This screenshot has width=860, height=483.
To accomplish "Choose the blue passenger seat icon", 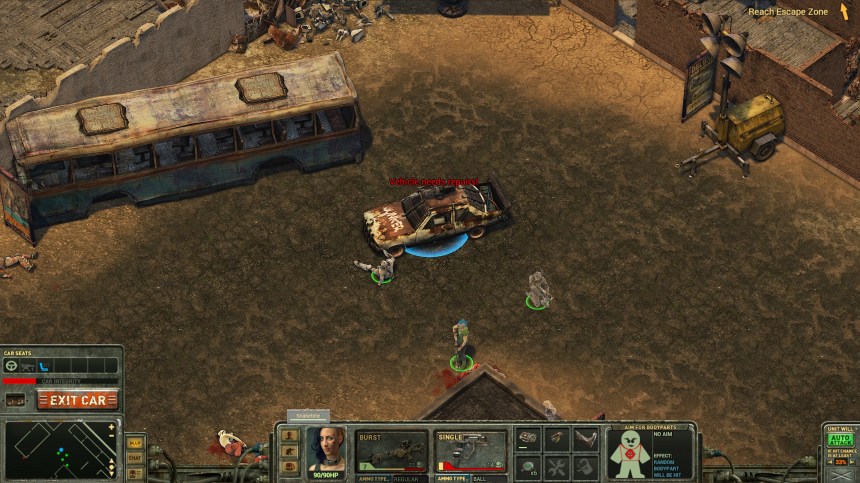I will coord(44,366).
